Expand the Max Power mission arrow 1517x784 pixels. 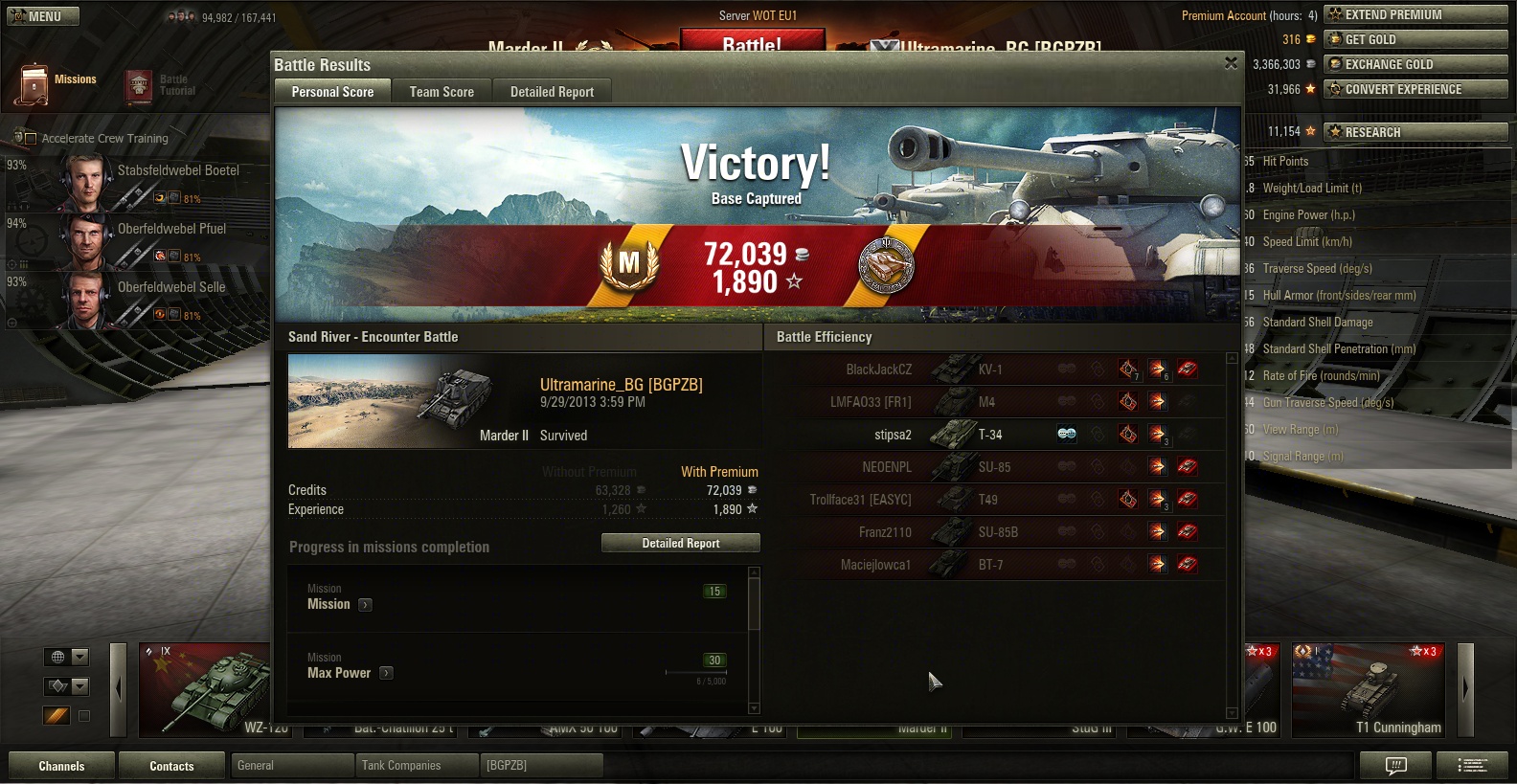click(x=386, y=673)
